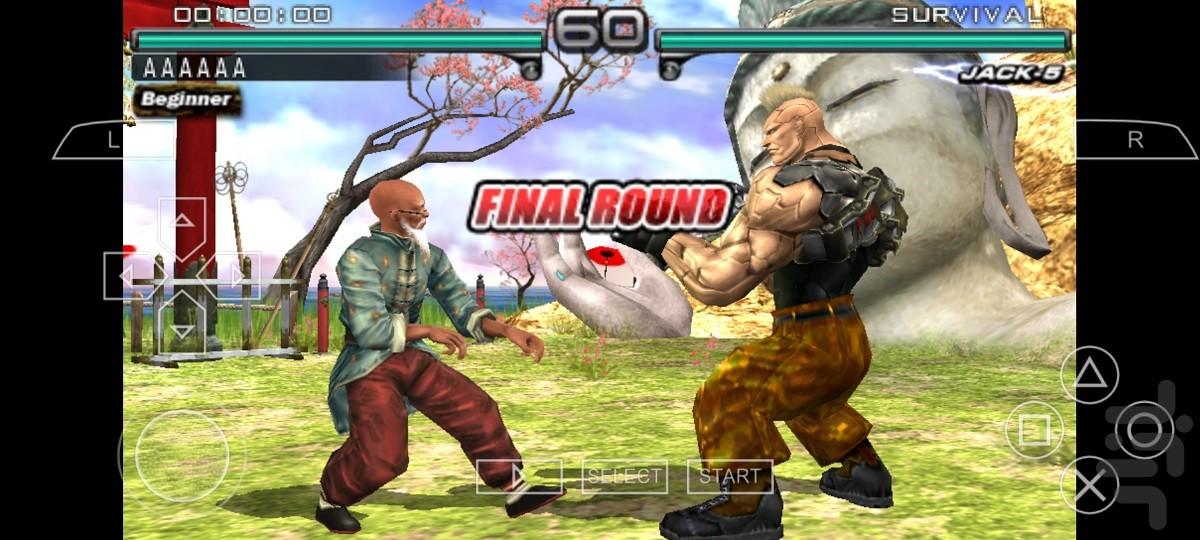Hit the triangle action button
This screenshot has height=540, width=1200.
click(1089, 375)
